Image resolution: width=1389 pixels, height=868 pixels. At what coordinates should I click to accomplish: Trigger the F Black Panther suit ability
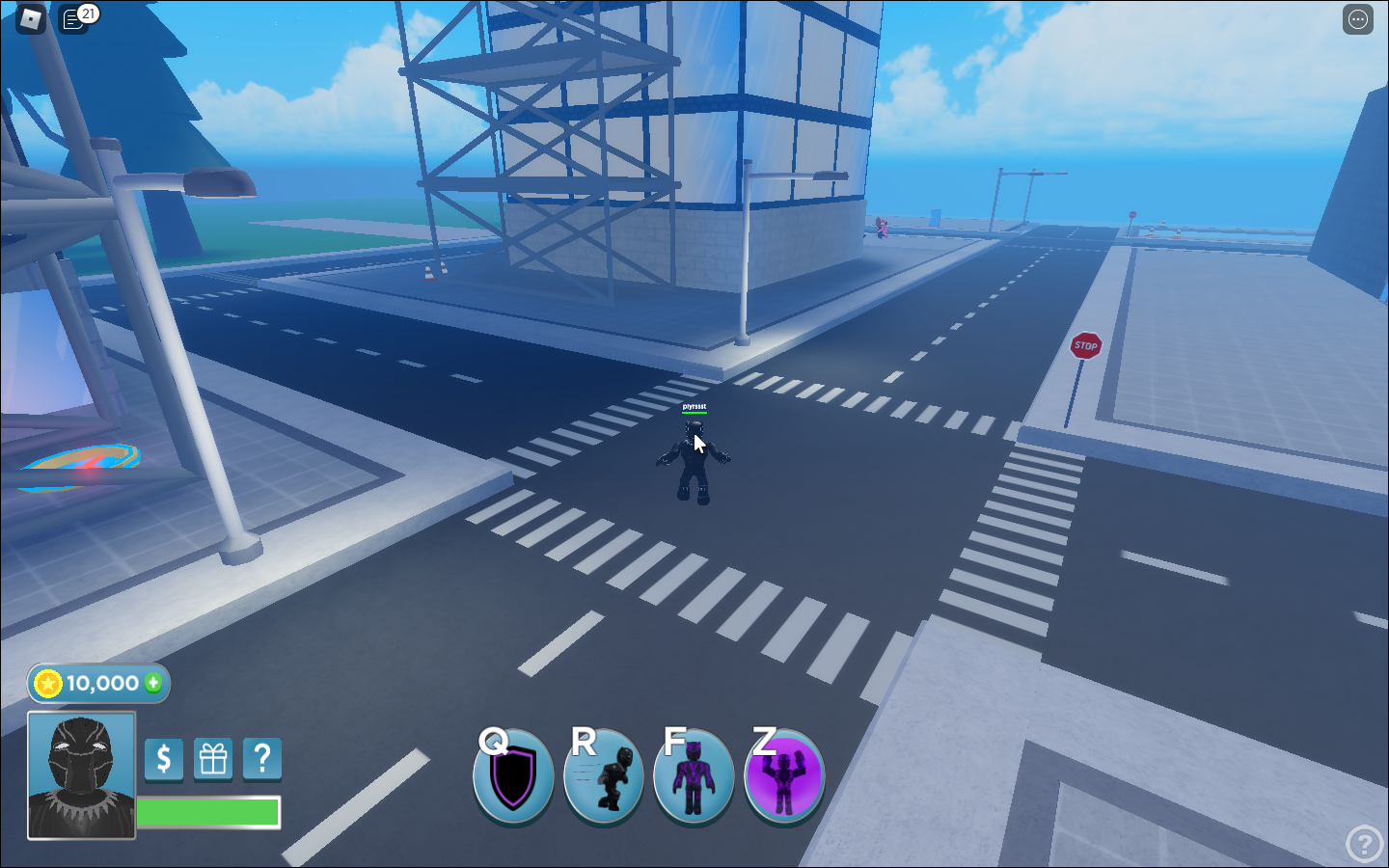tap(694, 777)
